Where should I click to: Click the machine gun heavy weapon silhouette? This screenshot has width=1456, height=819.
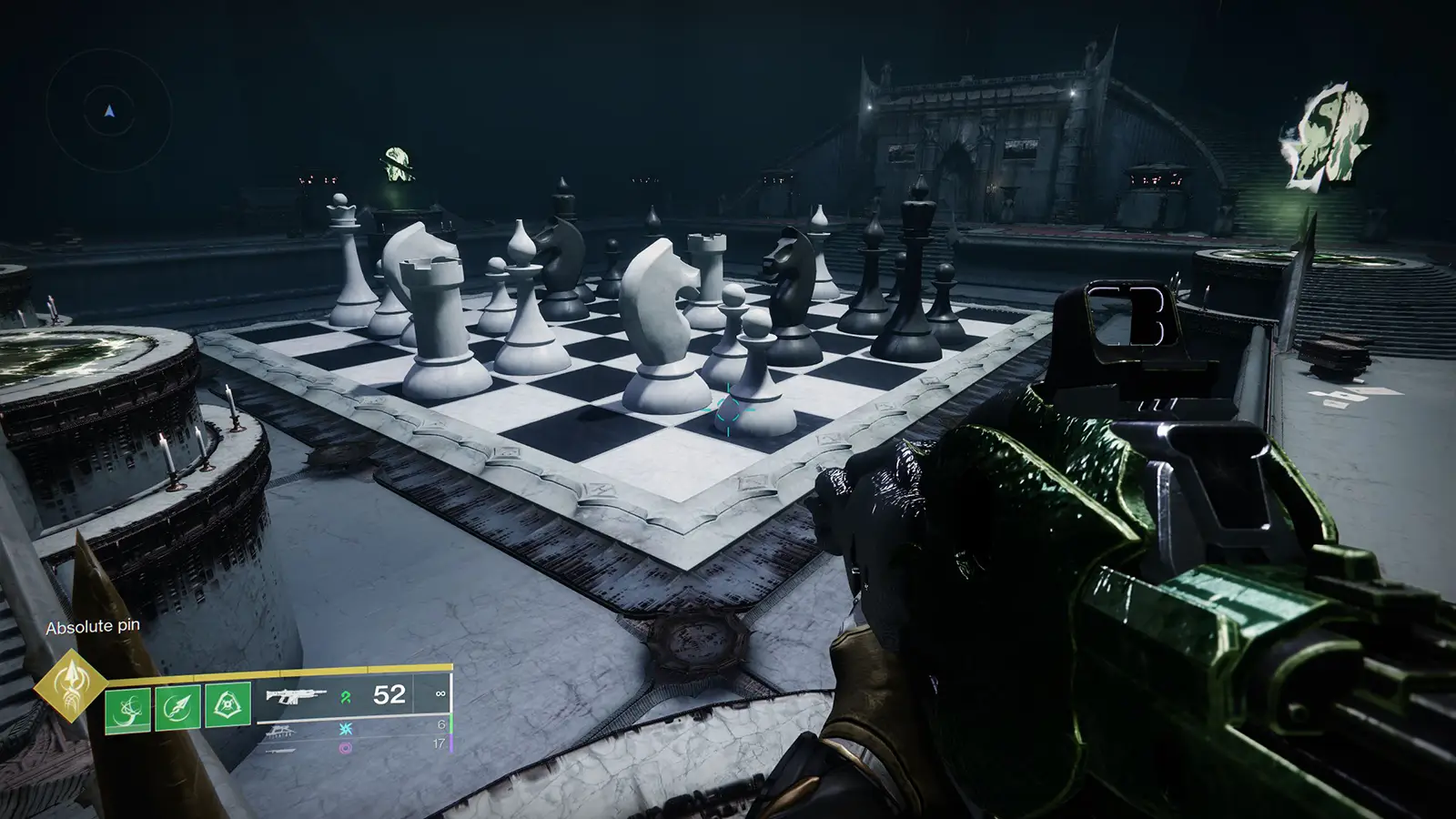[x=282, y=750]
